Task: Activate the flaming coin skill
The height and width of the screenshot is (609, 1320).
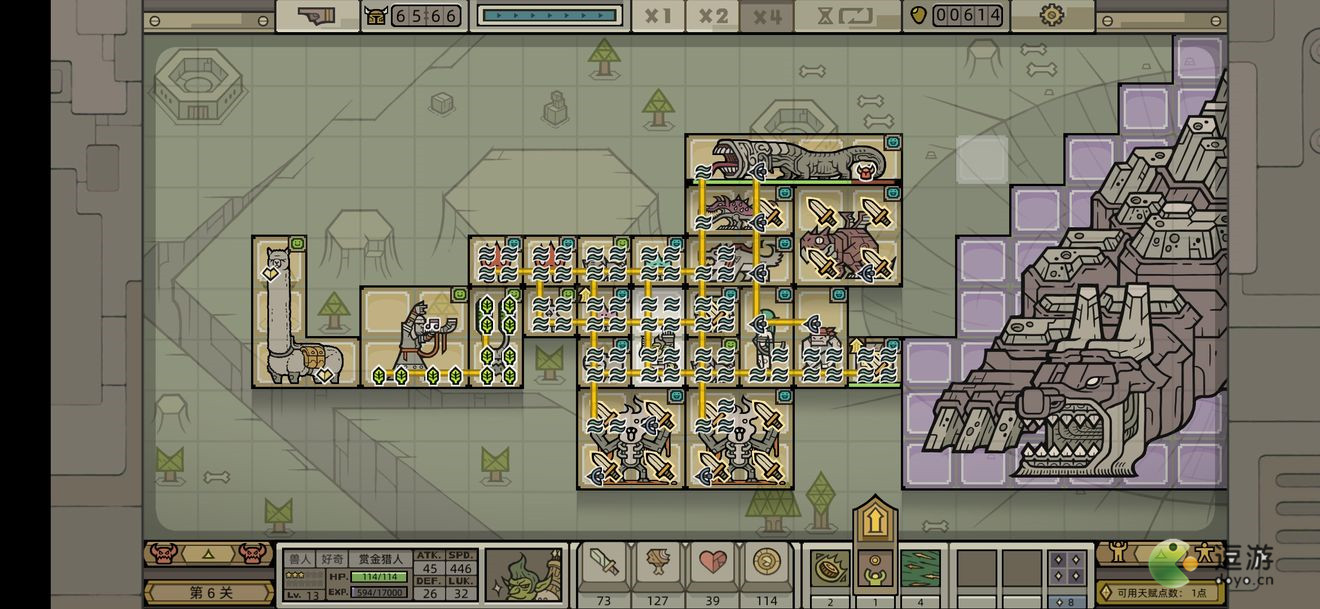Action: pyautogui.click(x=830, y=568)
